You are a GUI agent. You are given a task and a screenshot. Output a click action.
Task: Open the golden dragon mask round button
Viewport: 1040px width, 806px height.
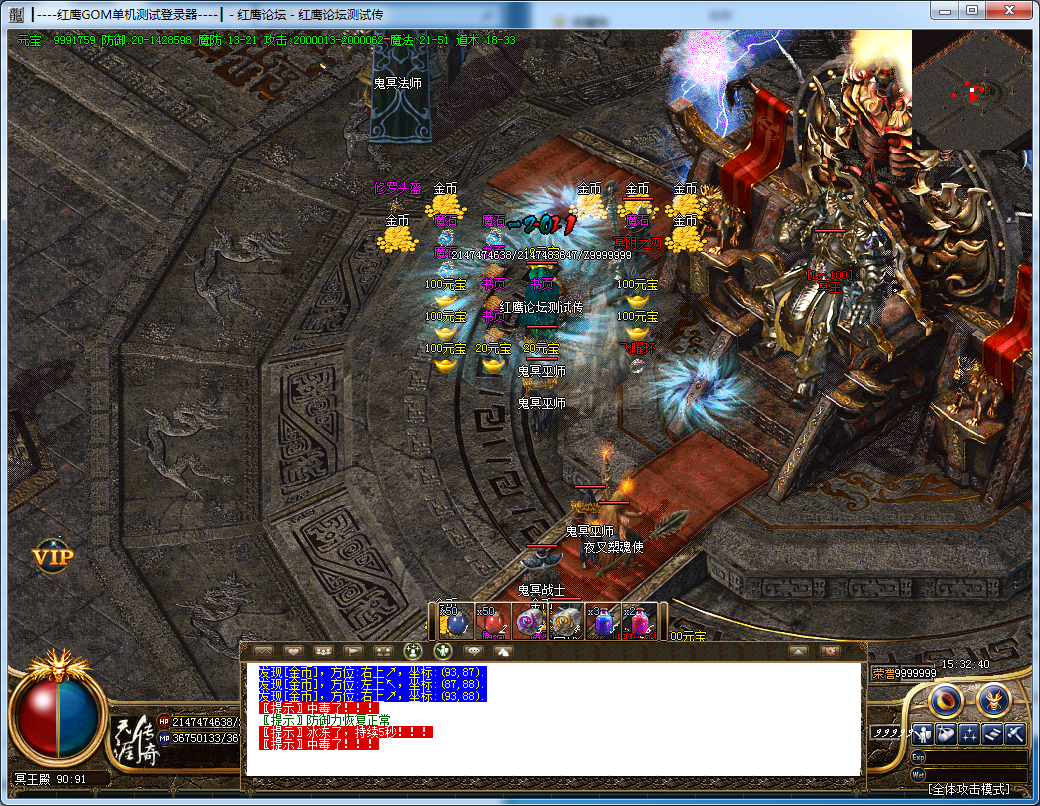pyautogui.click(x=994, y=700)
